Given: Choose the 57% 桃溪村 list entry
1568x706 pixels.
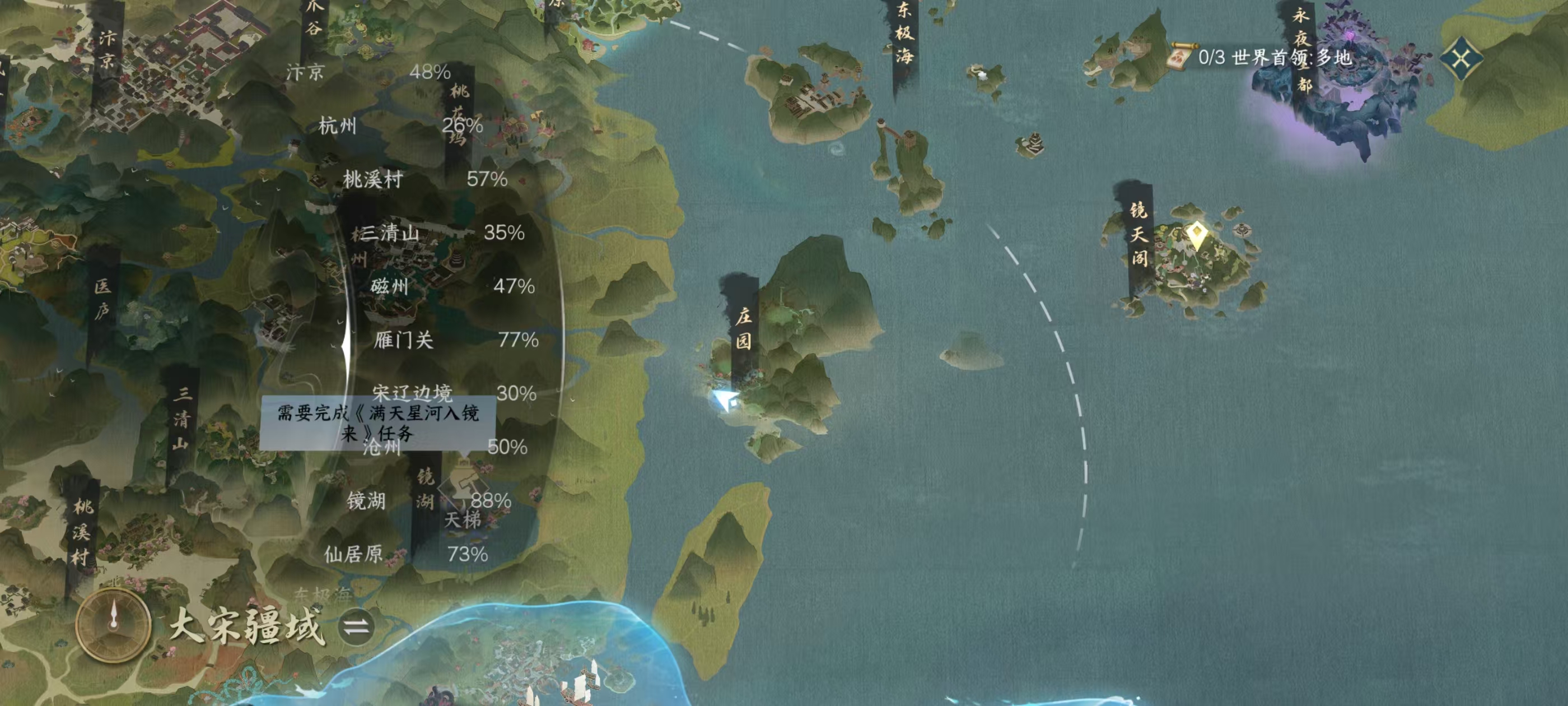Looking at the screenshot, I should [x=424, y=179].
